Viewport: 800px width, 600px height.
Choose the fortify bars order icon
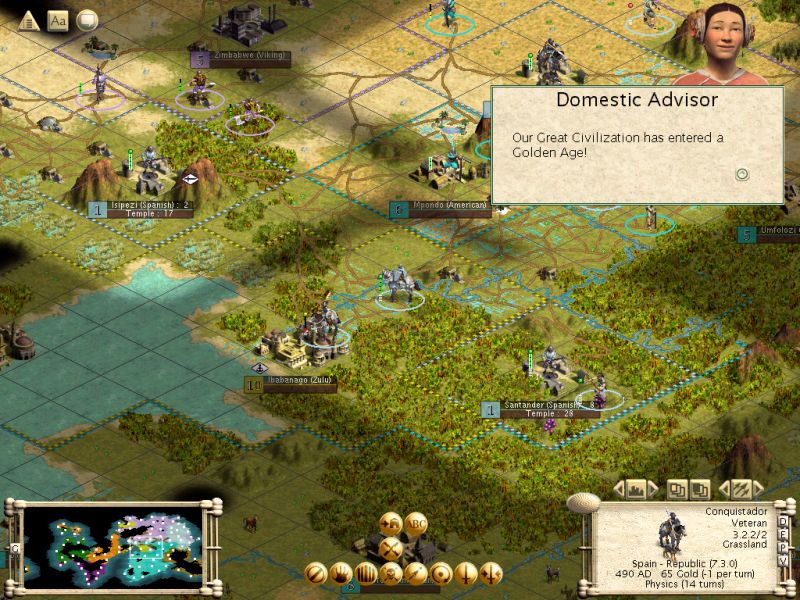pos(367,574)
